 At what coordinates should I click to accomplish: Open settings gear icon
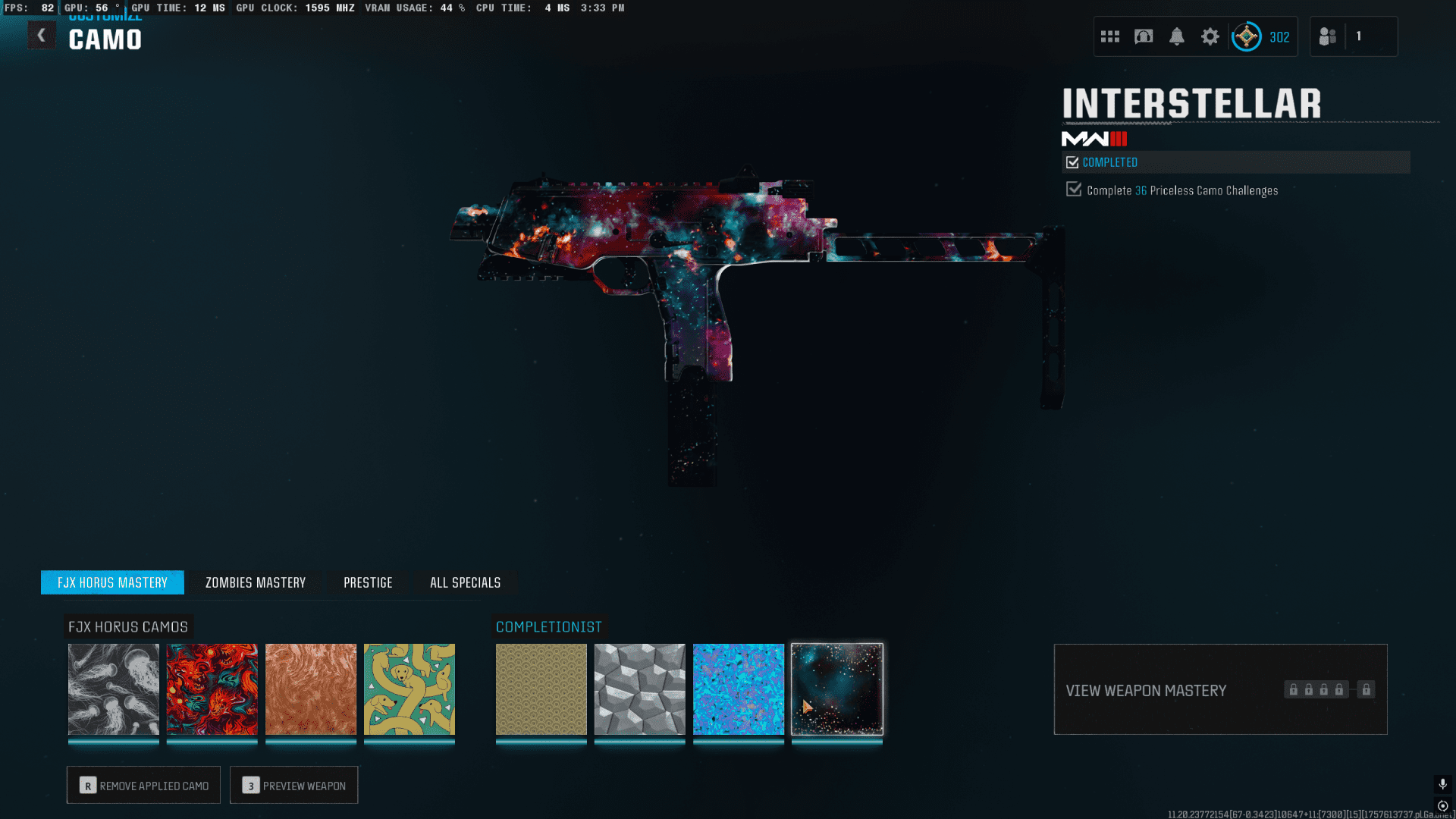[1210, 36]
